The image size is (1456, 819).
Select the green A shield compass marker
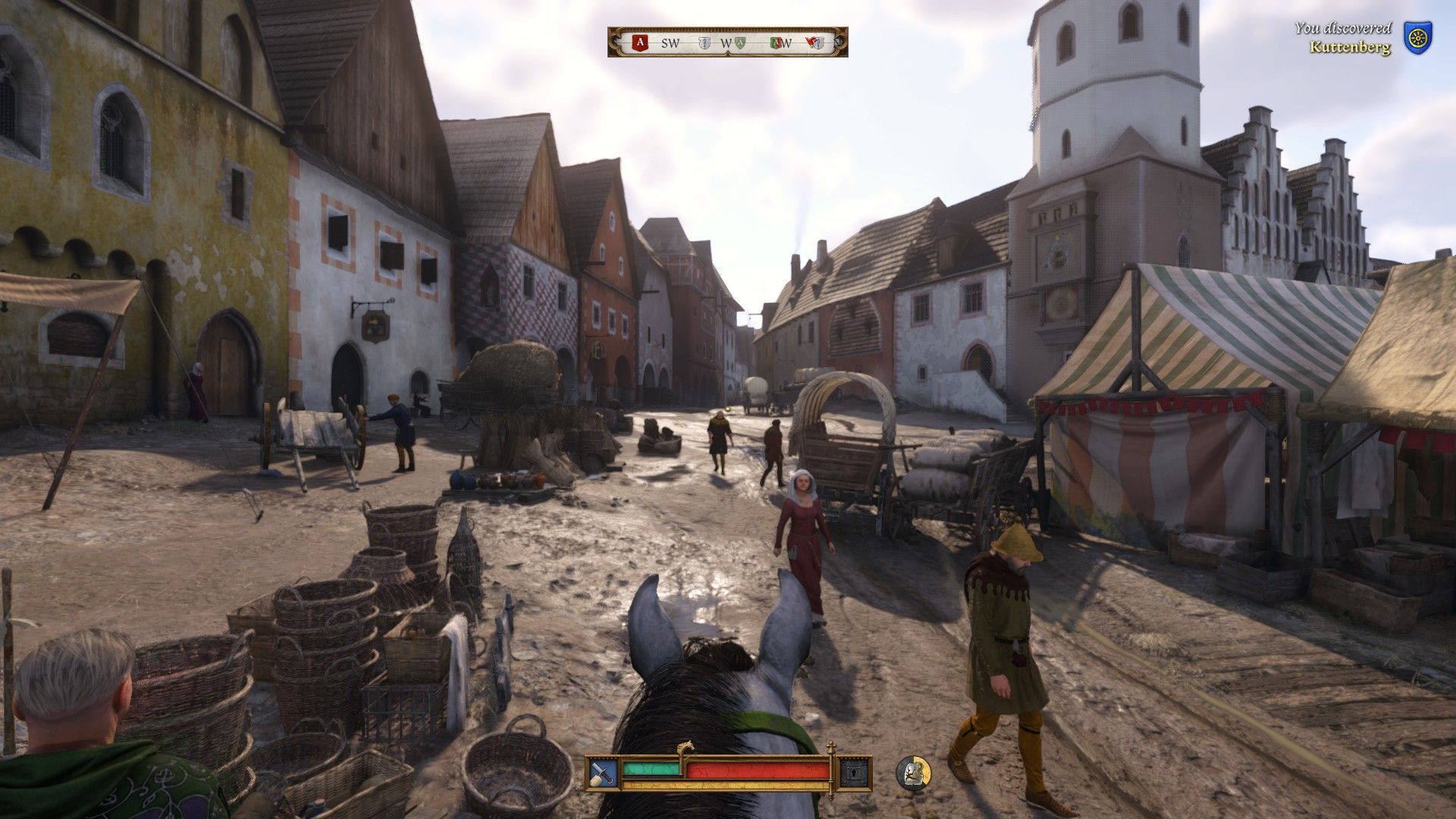[740, 43]
